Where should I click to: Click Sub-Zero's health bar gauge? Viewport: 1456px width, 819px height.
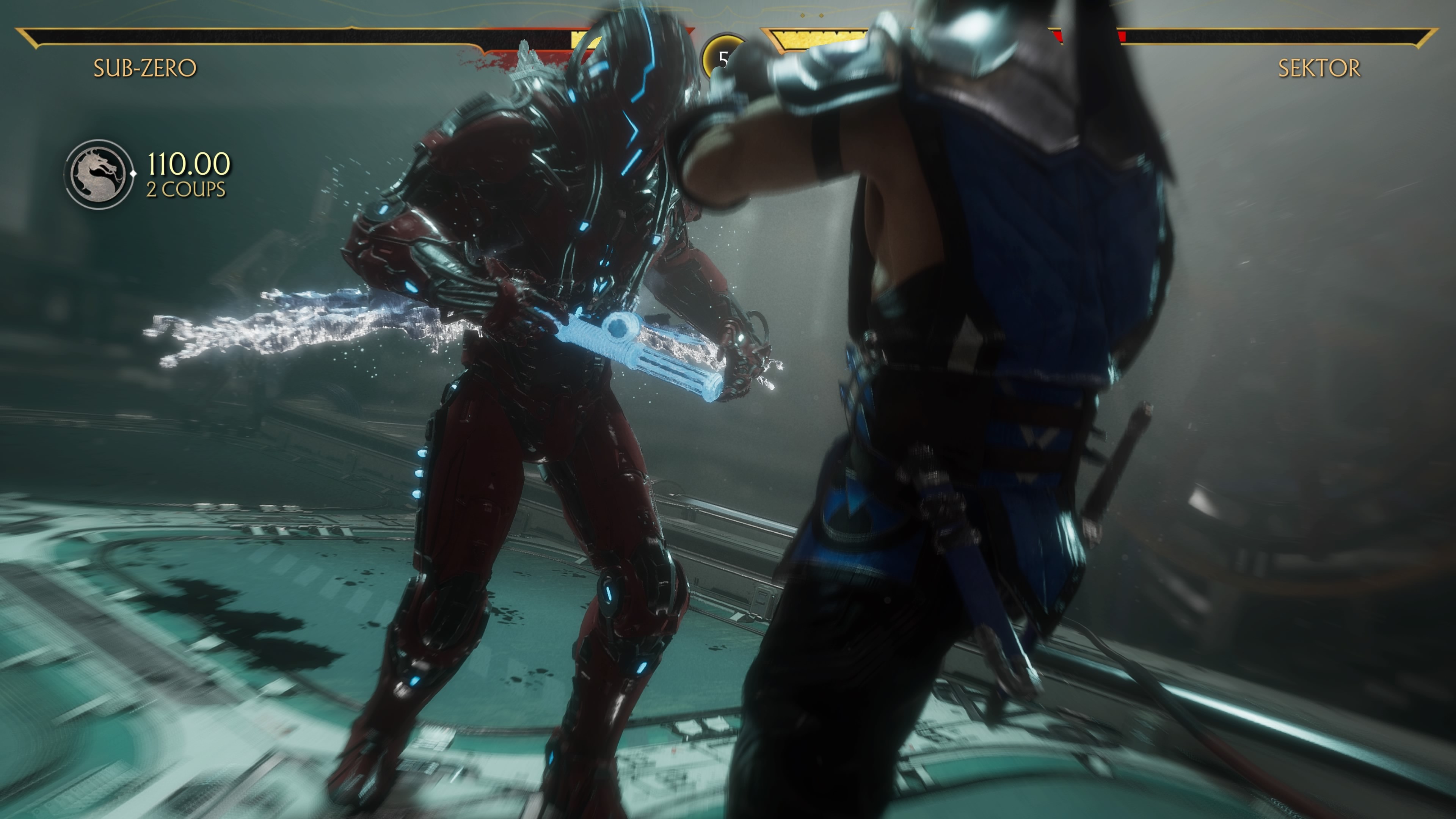[x=282, y=35]
